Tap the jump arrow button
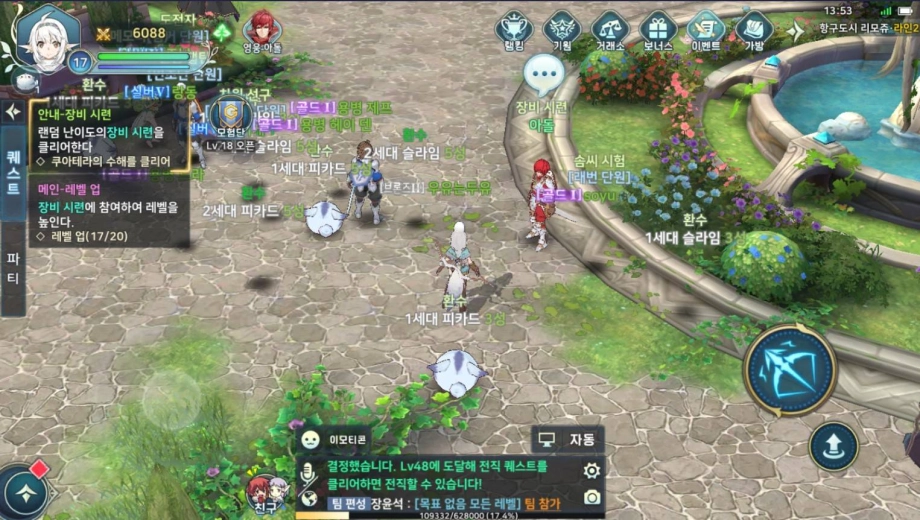920x520 pixels. click(833, 446)
